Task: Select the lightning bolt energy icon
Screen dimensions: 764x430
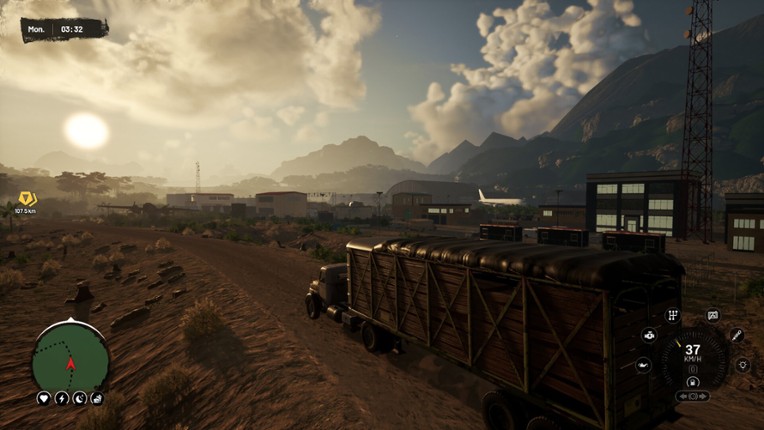Action: [x=62, y=398]
